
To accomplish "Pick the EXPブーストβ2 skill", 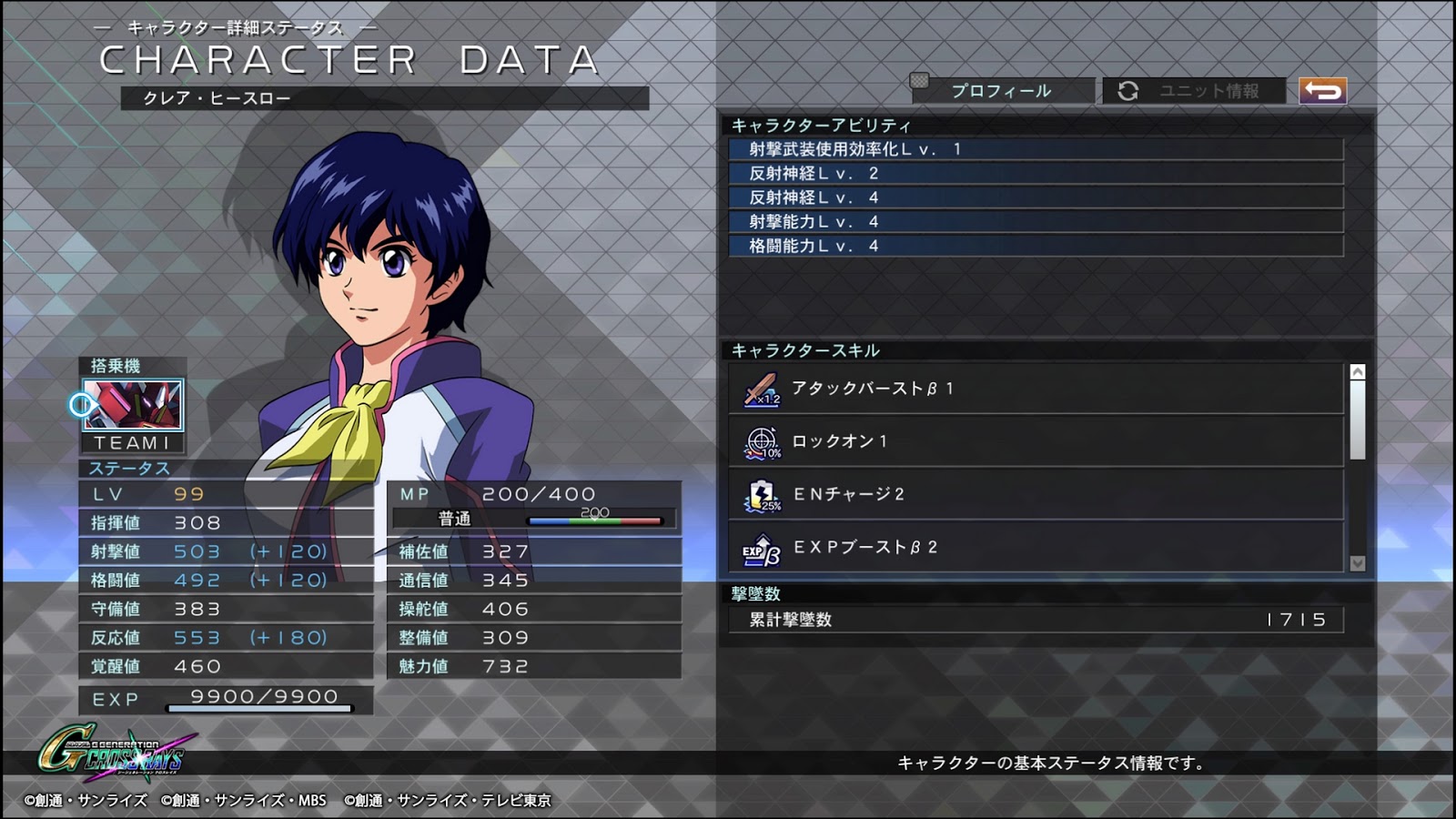I will 1036,547.
